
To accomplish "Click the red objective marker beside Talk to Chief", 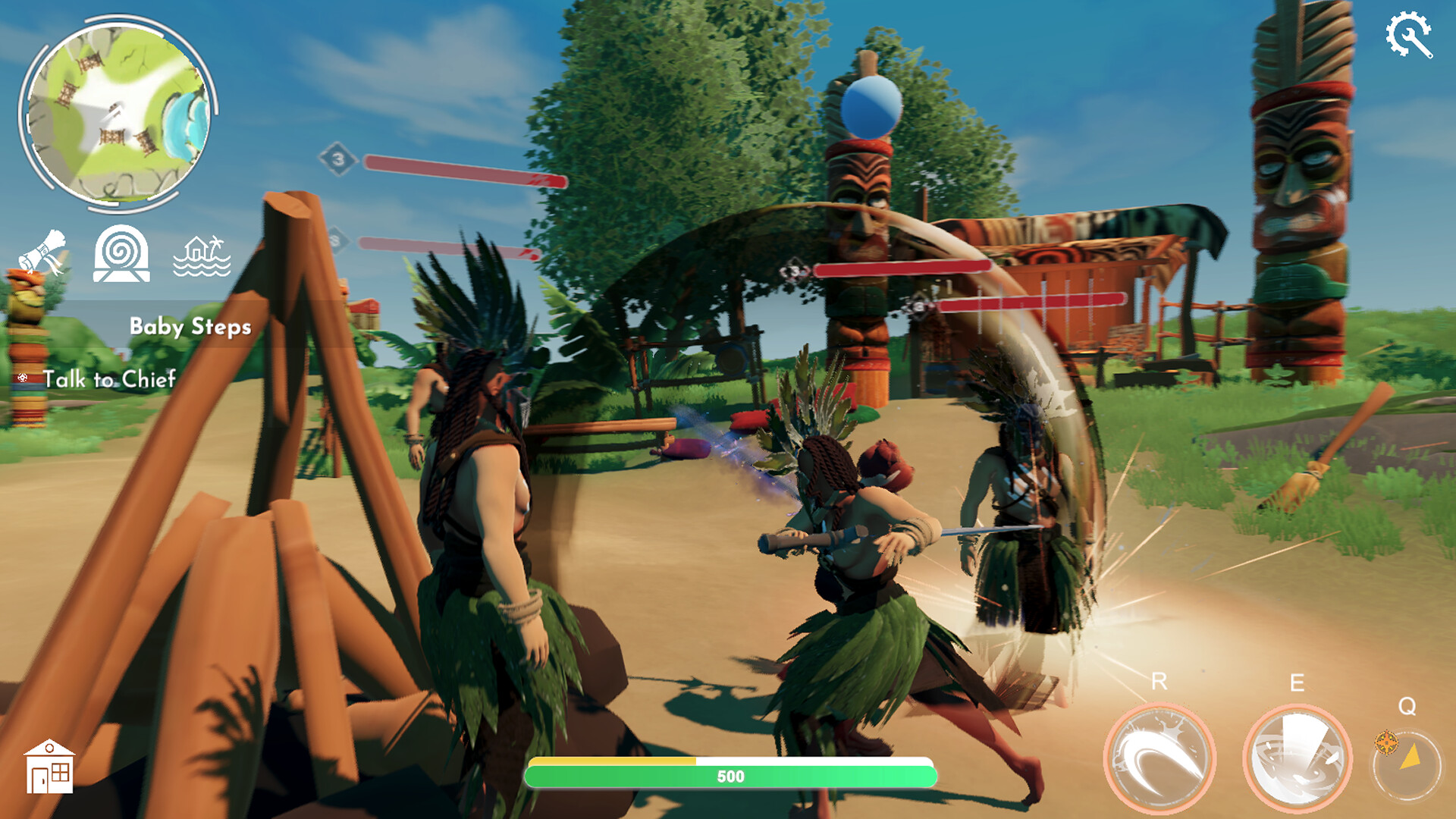I will (23, 377).
